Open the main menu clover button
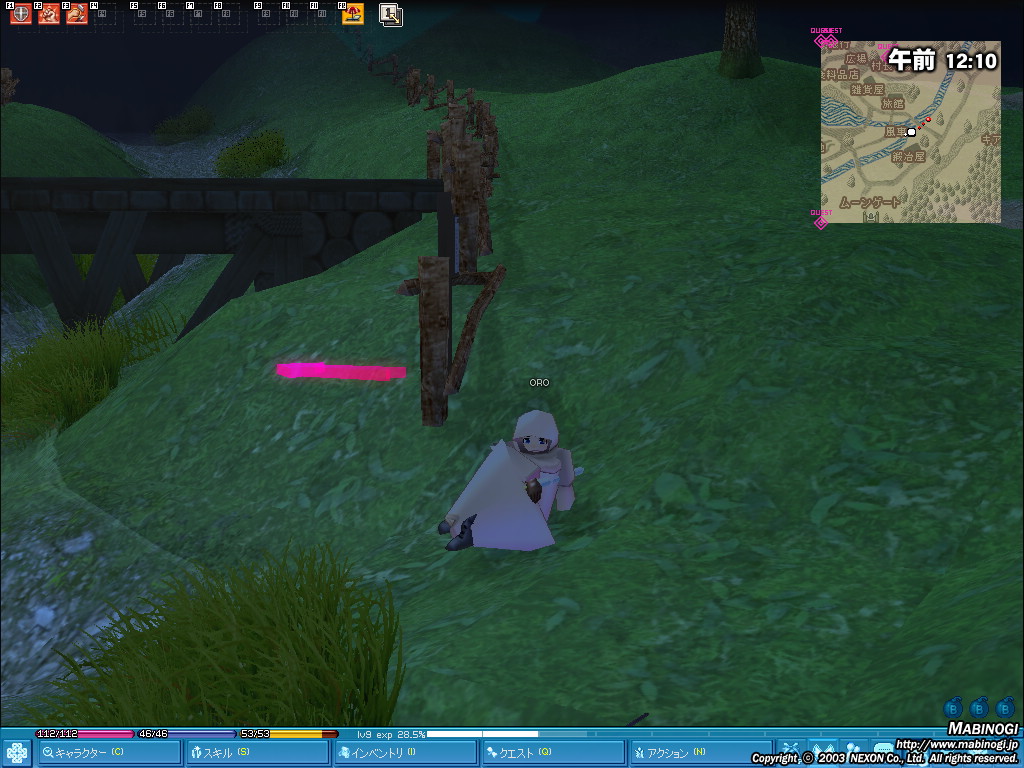Image resolution: width=1024 pixels, height=768 pixels. [x=17, y=753]
